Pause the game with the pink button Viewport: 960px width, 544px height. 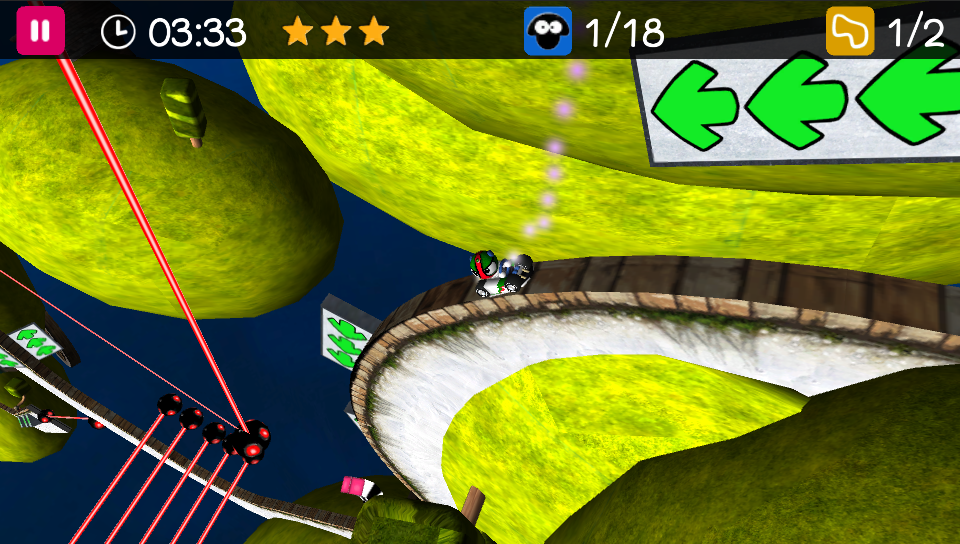click(x=40, y=31)
